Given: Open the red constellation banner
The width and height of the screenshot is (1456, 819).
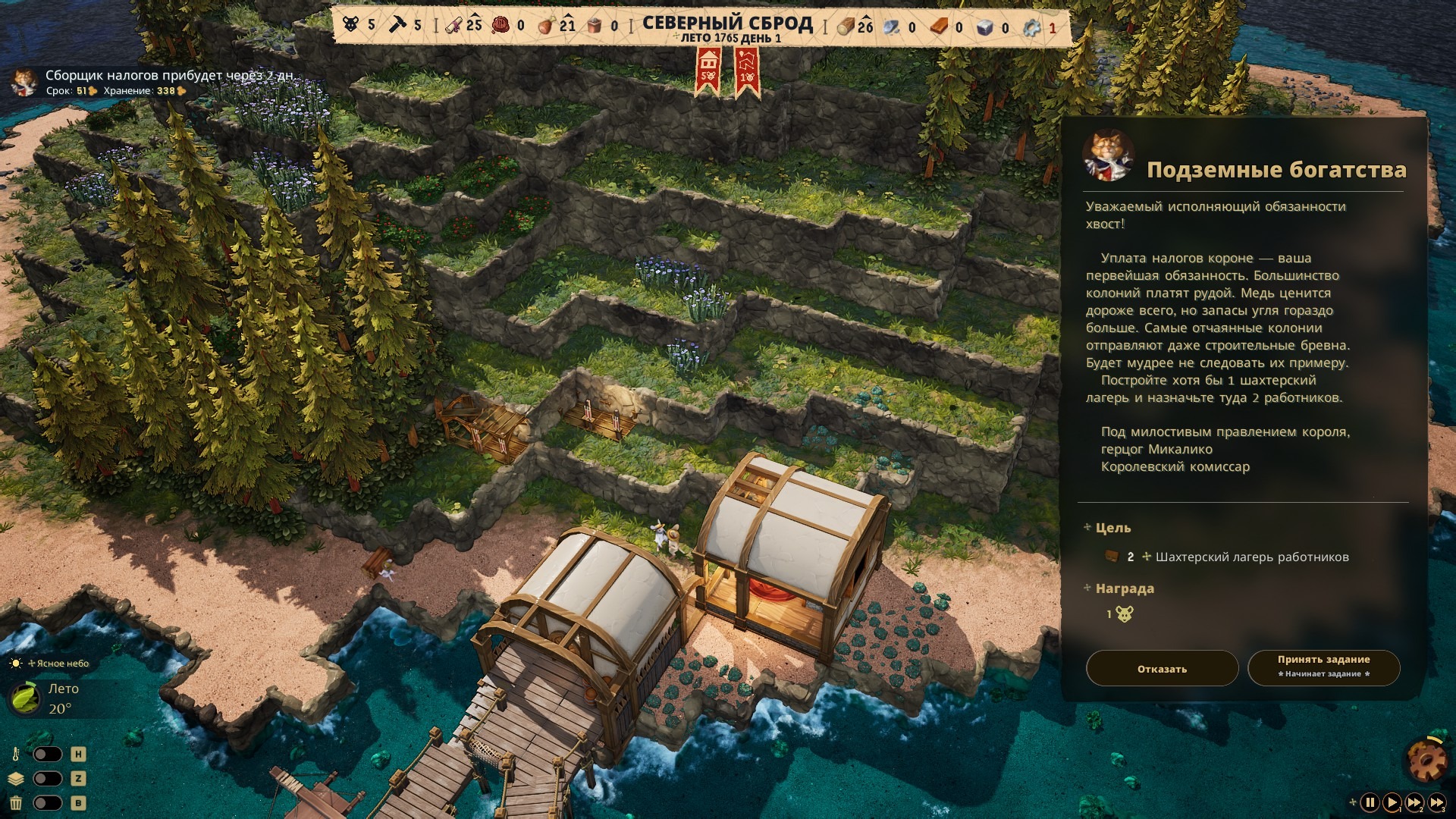Looking at the screenshot, I should tap(747, 70).
